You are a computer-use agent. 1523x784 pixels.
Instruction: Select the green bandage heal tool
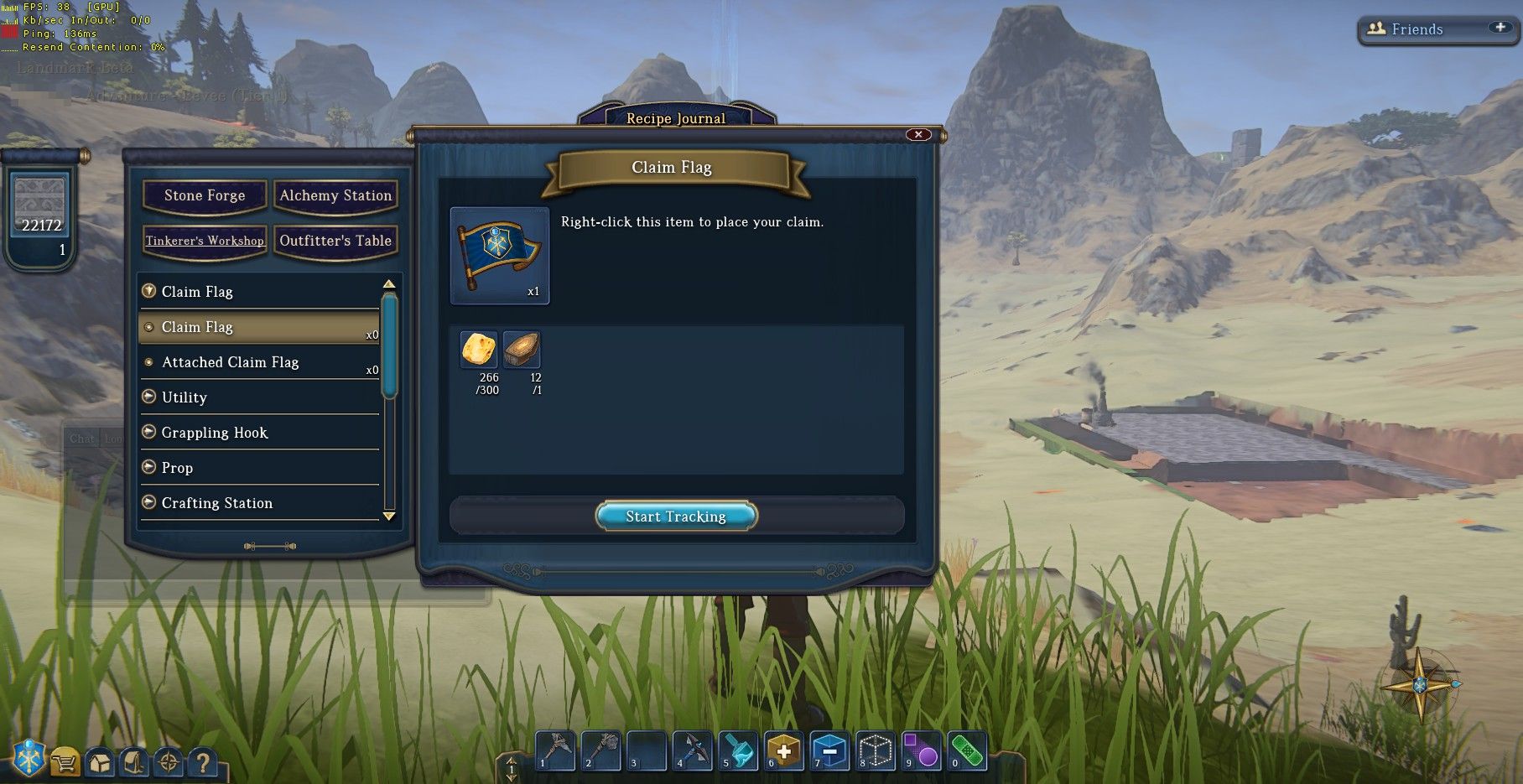[x=967, y=750]
